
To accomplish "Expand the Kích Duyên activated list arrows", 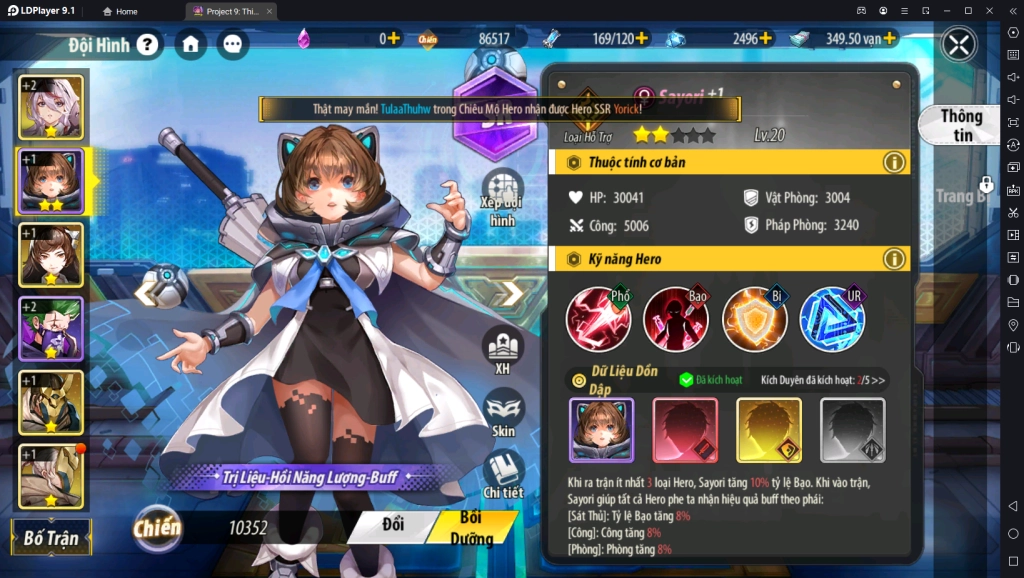I will [x=878, y=380].
